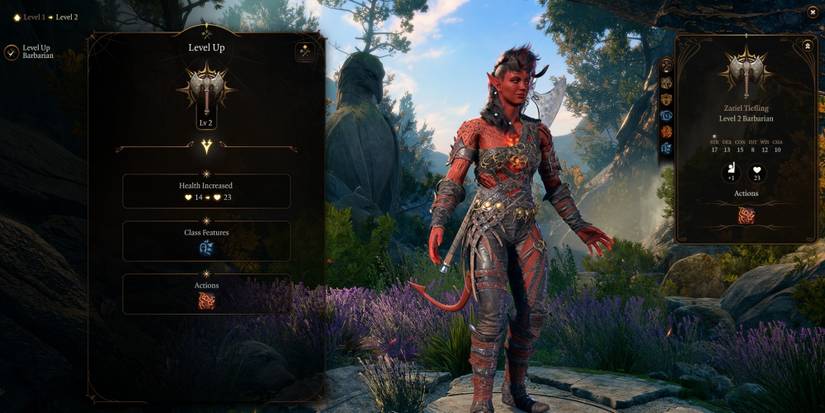The image size is (825, 413).
Task: Click the multiclass button in Level Up panel
Action: pyautogui.click(x=305, y=53)
